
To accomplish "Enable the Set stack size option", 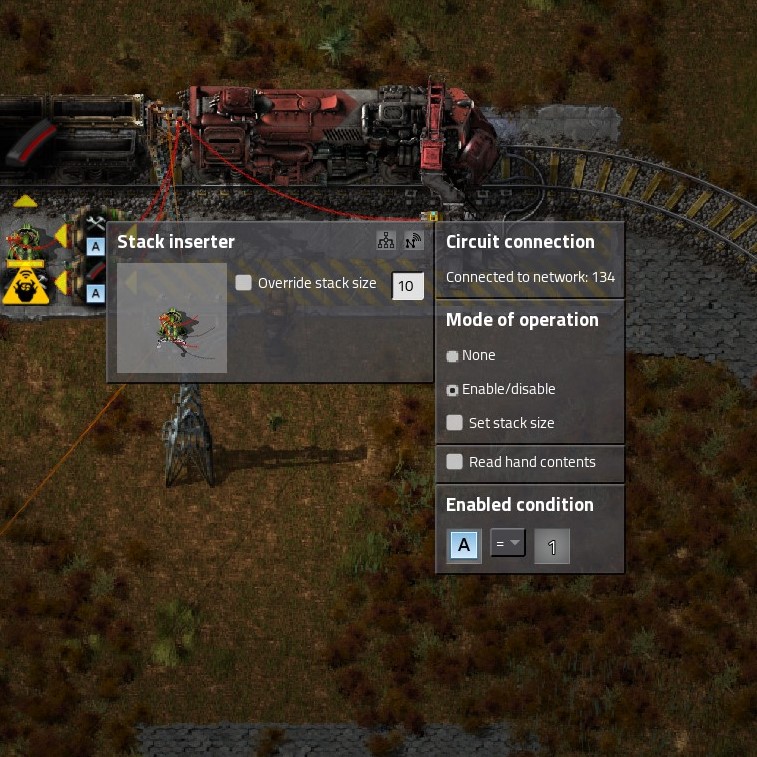I will [x=455, y=423].
